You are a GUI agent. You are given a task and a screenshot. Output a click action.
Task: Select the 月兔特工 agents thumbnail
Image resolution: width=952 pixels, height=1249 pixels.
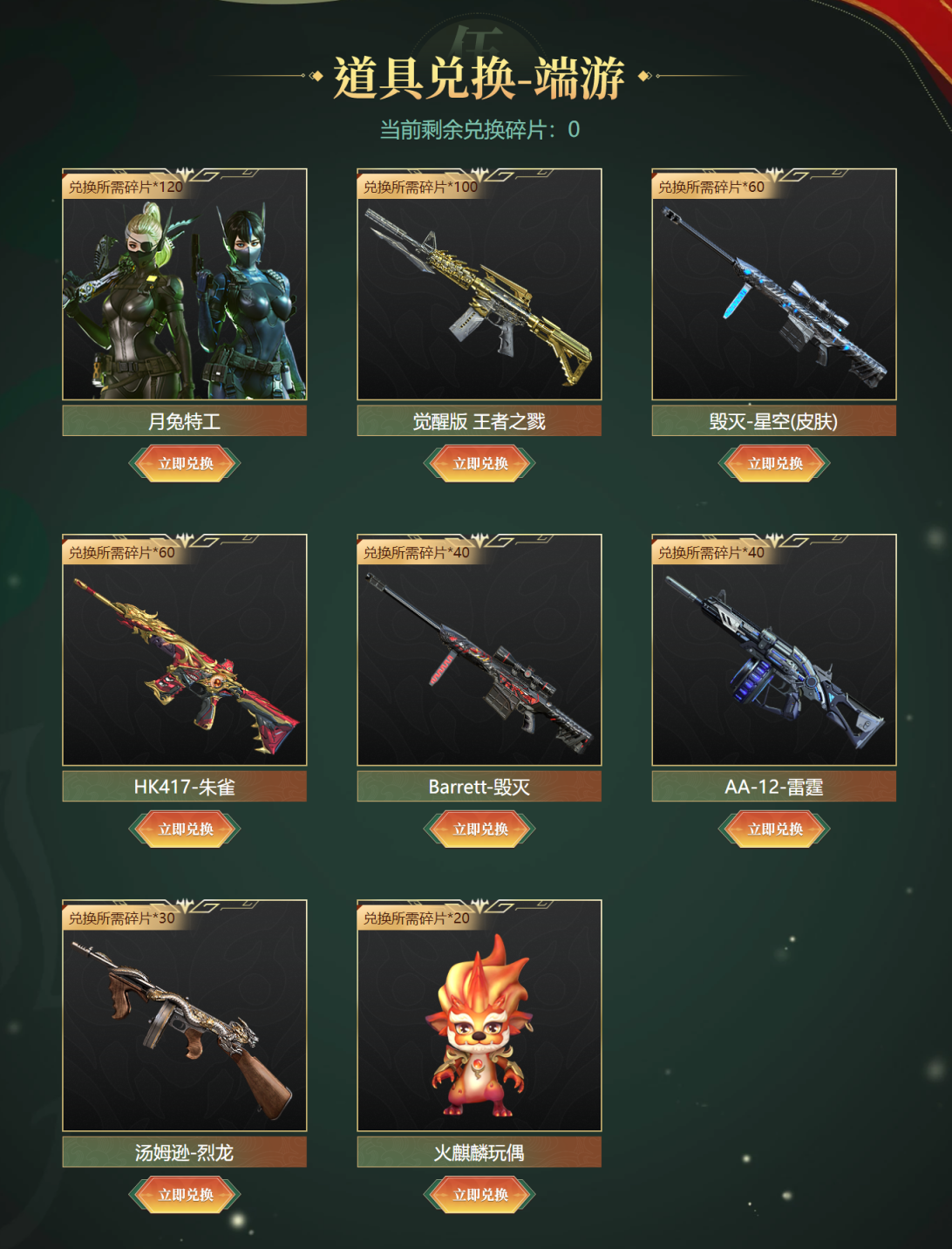tap(185, 292)
